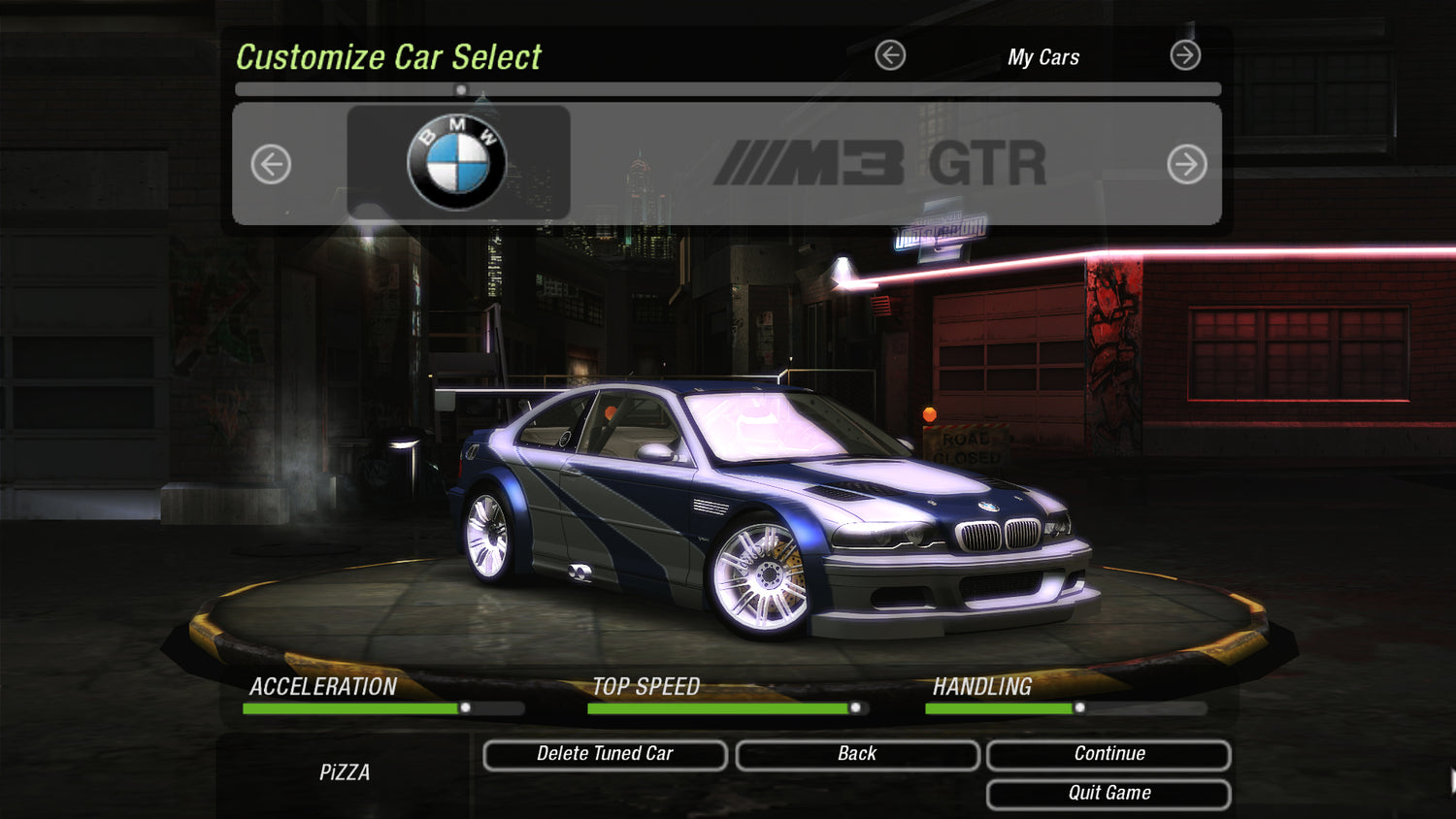Click the Delete Tuned Car button
1456x819 pixels.
click(605, 755)
